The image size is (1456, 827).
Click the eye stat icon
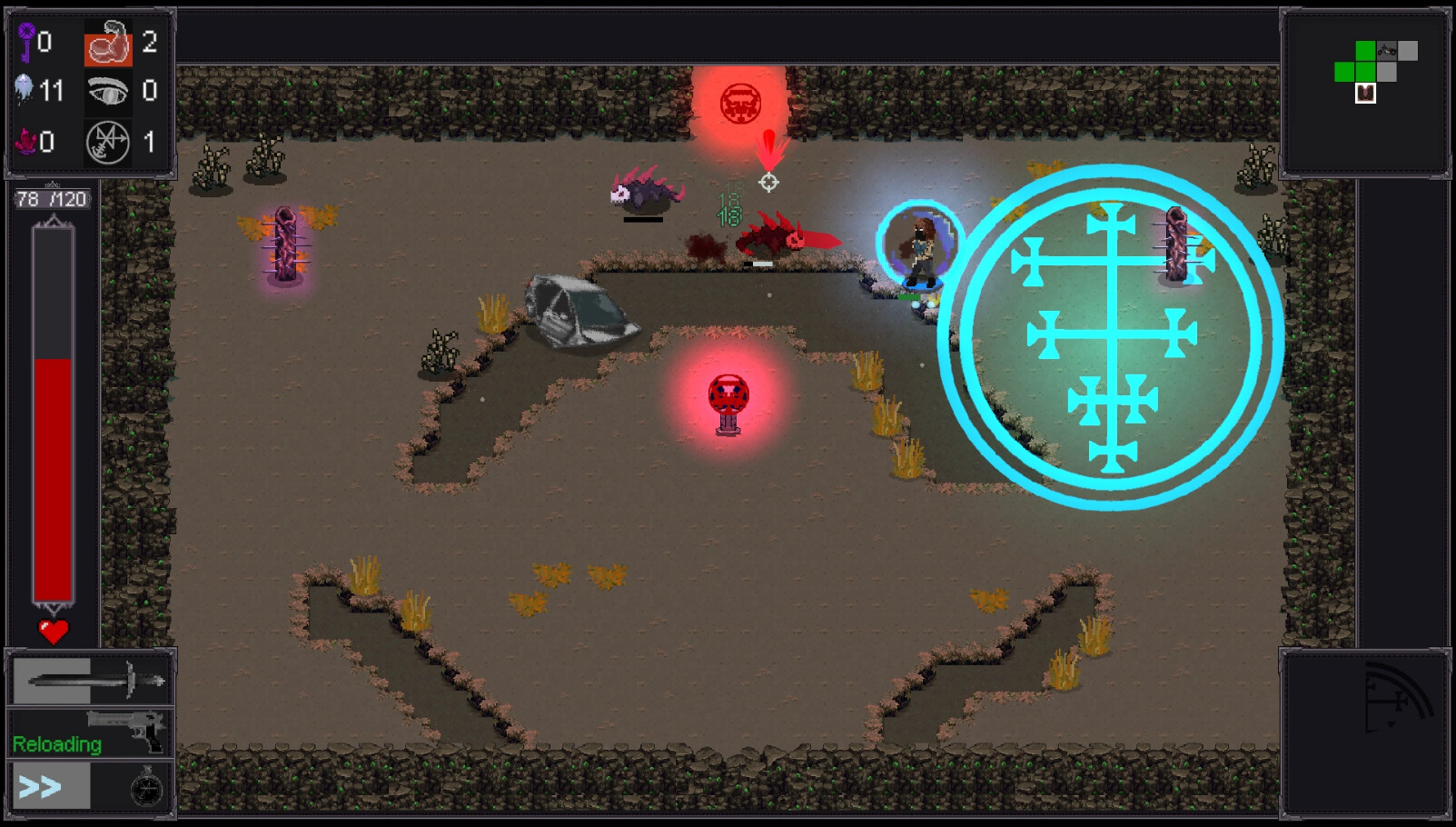108,92
